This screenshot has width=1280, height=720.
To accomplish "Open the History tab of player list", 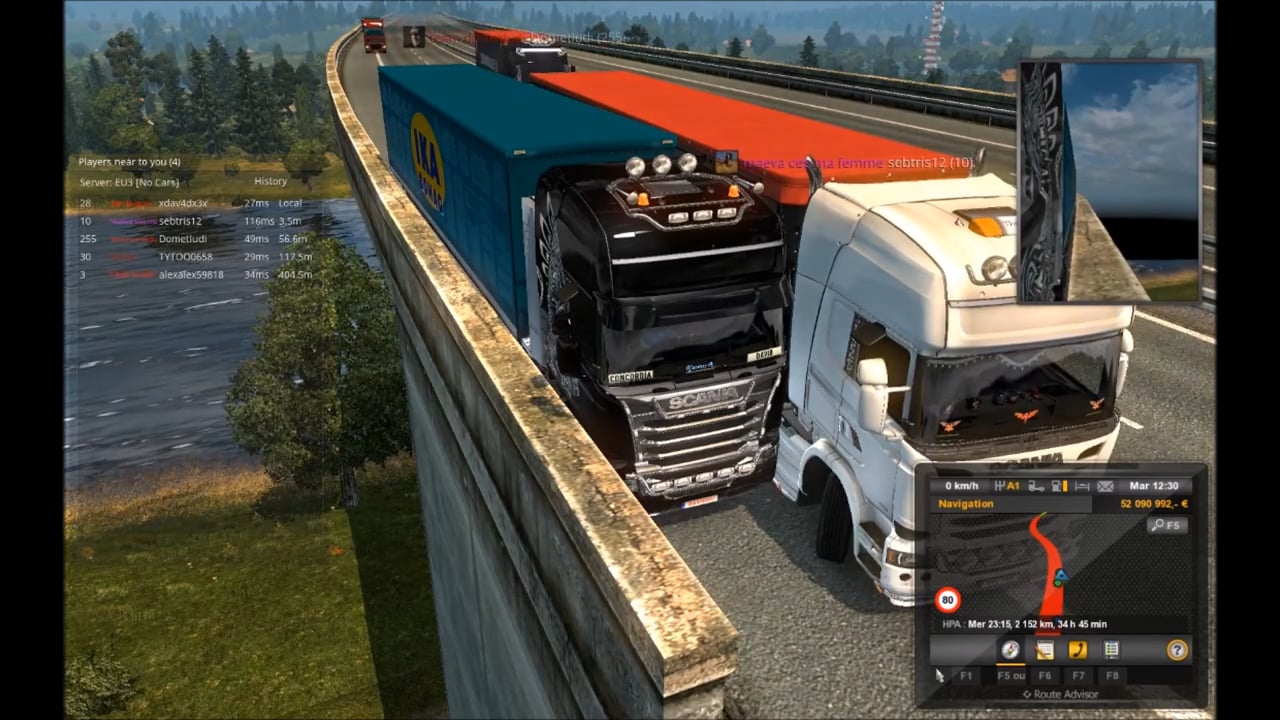I will 270,181.
